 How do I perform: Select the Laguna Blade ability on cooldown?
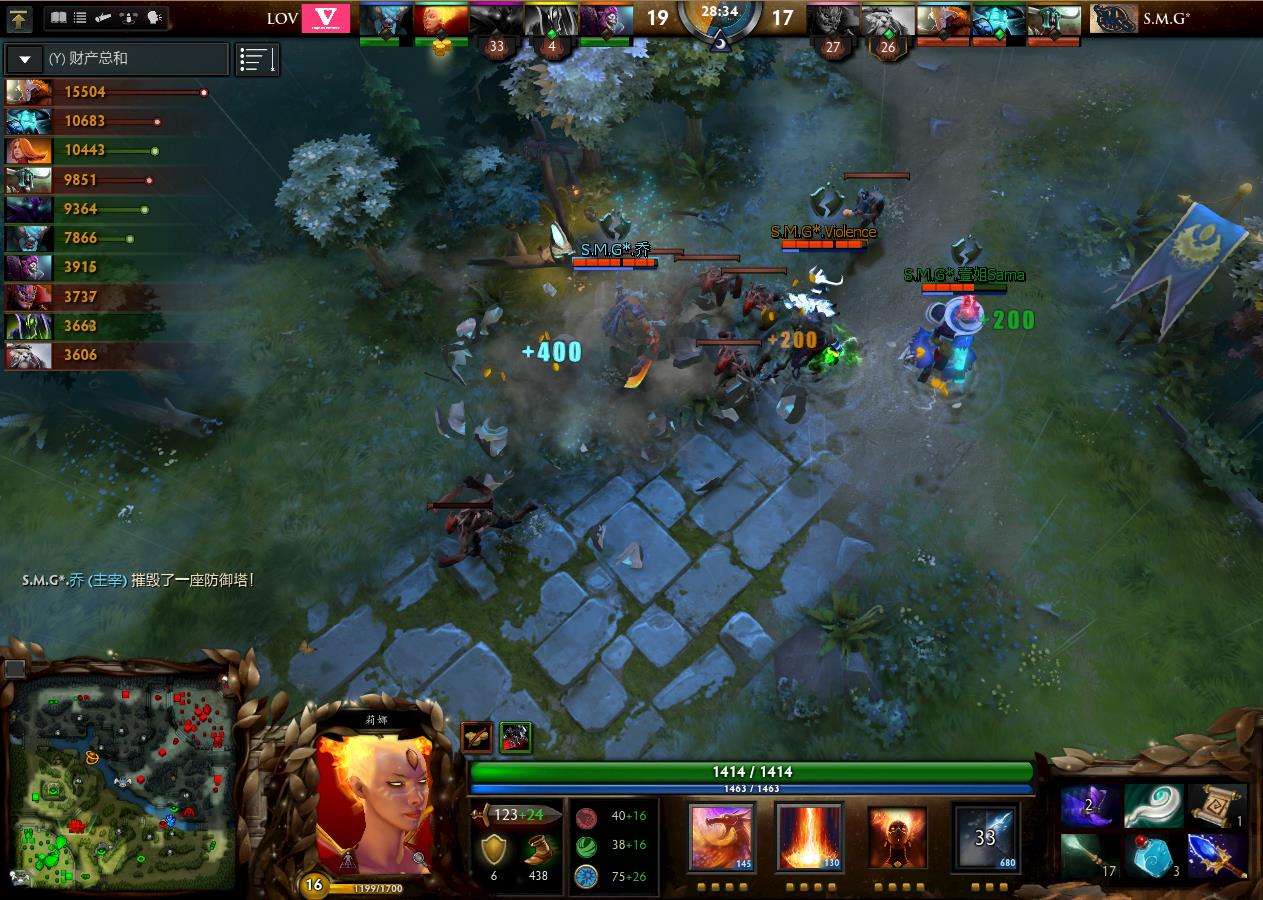(x=985, y=836)
